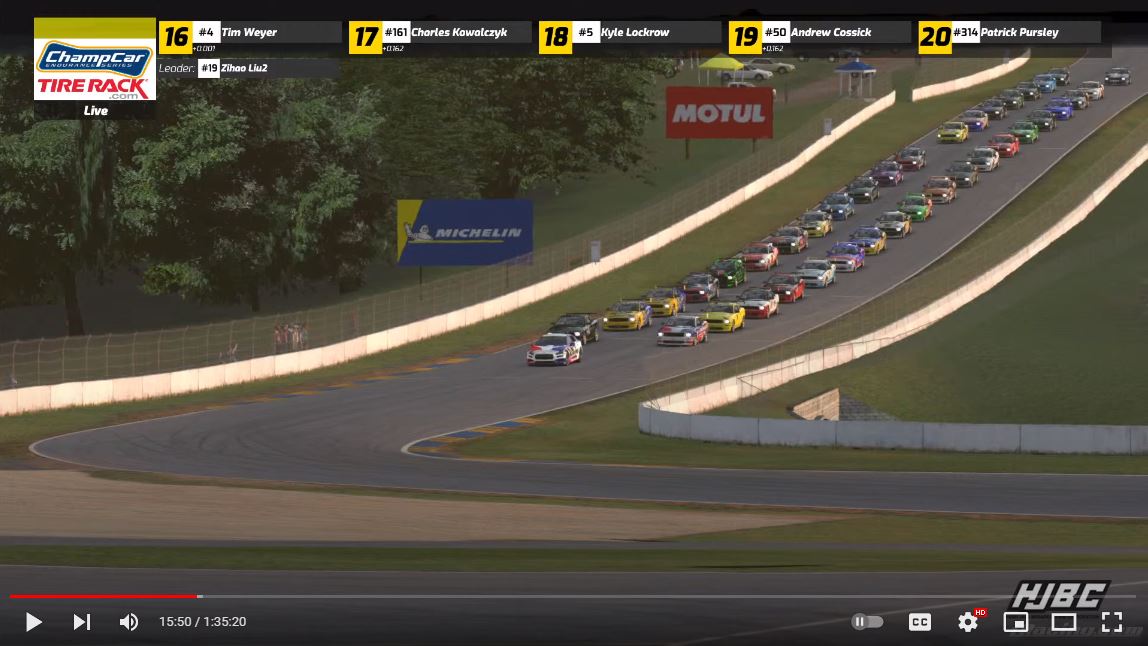Image resolution: width=1148 pixels, height=646 pixels.
Task: Play the video with the play button
Action: 33,622
